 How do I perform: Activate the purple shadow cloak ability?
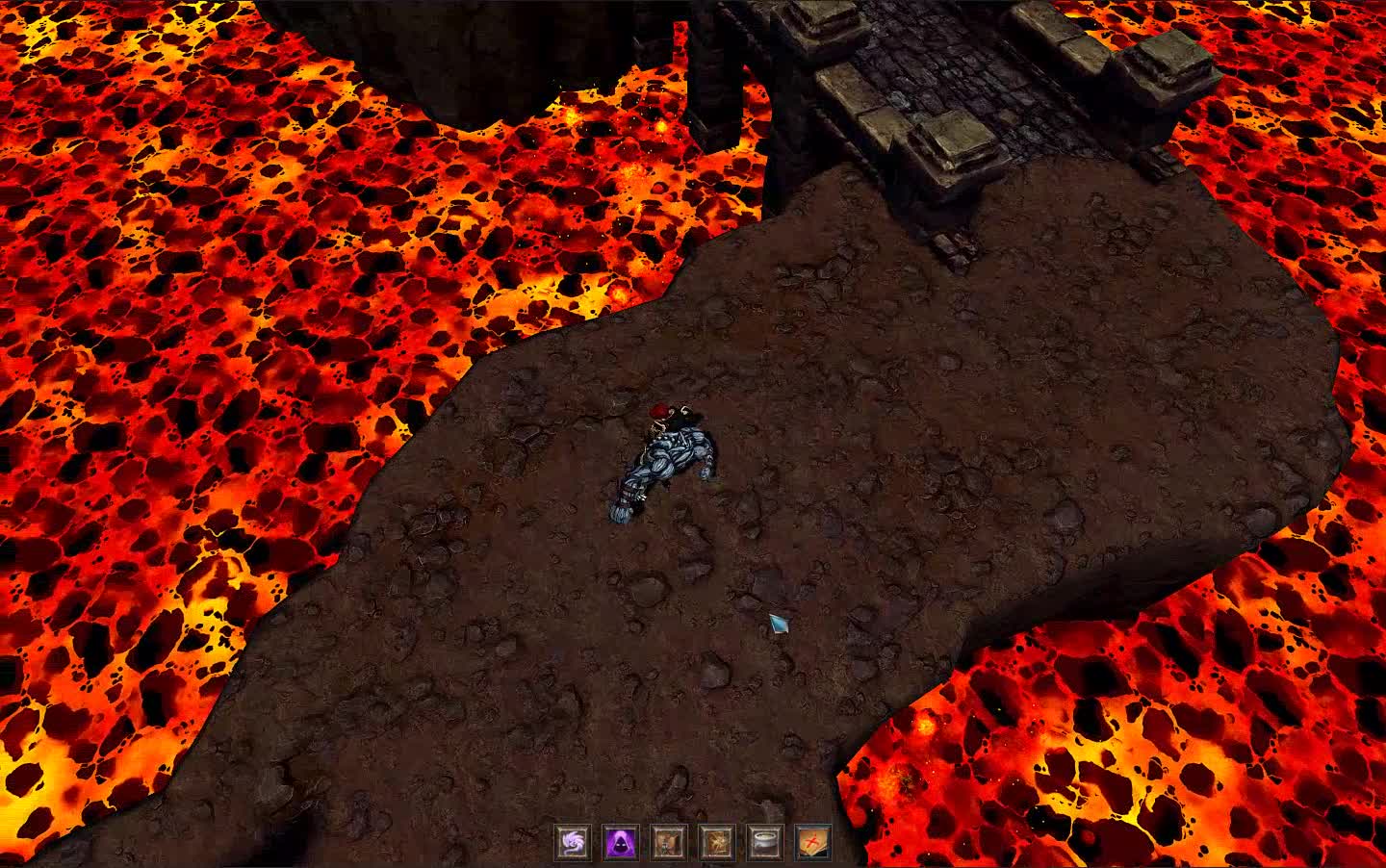coord(621,844)
